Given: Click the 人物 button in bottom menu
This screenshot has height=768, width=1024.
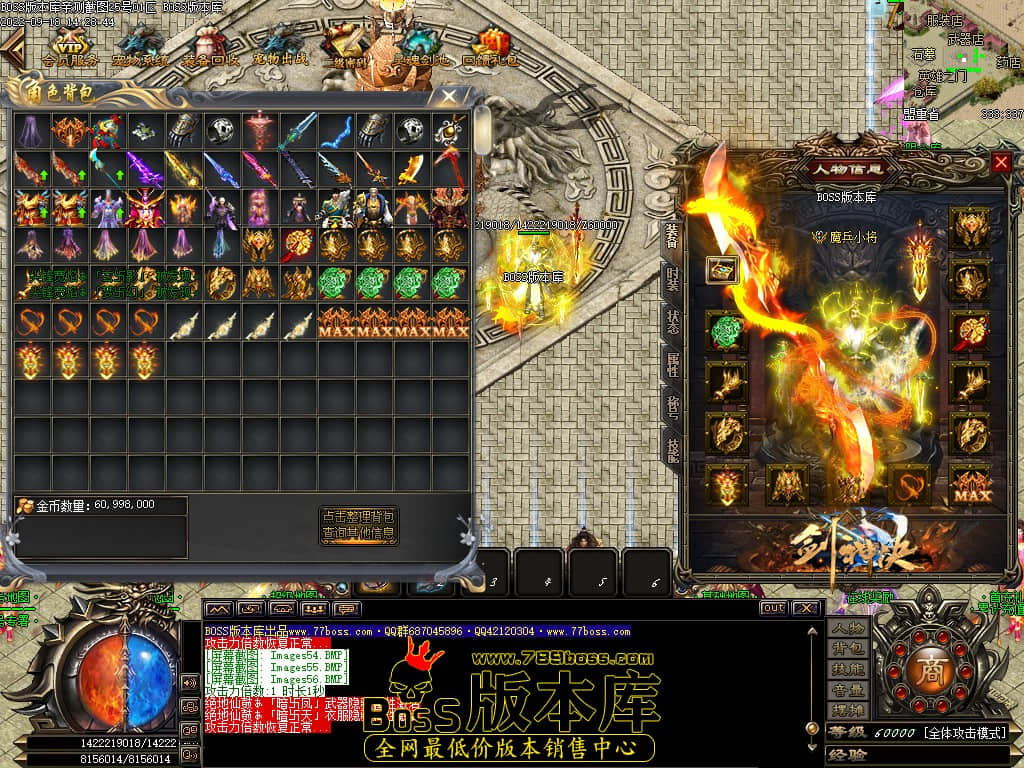Looking at the screenshot, I should pos(846,629).
